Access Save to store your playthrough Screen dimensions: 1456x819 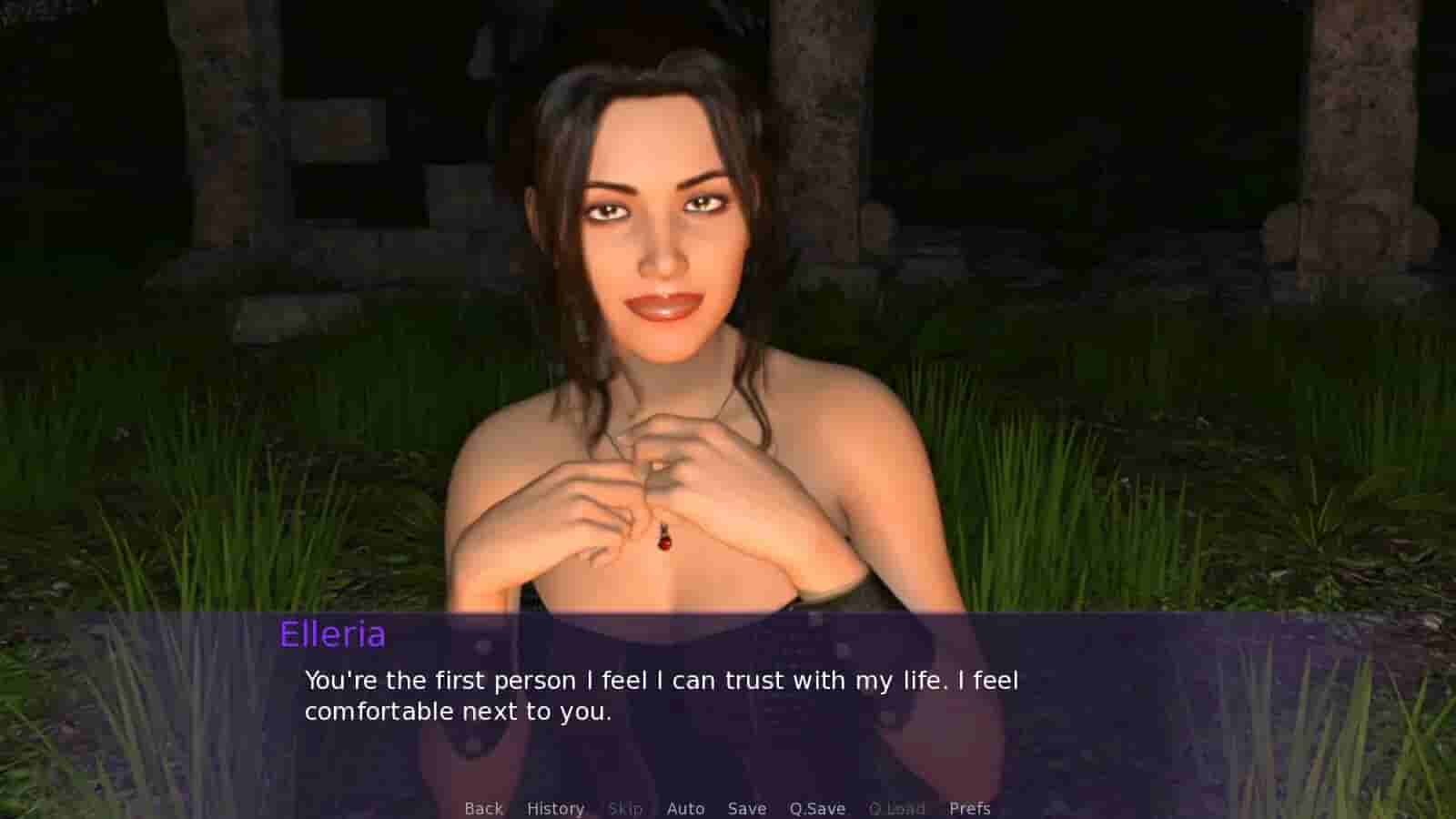pyautogui.click(x=745, y=808)
